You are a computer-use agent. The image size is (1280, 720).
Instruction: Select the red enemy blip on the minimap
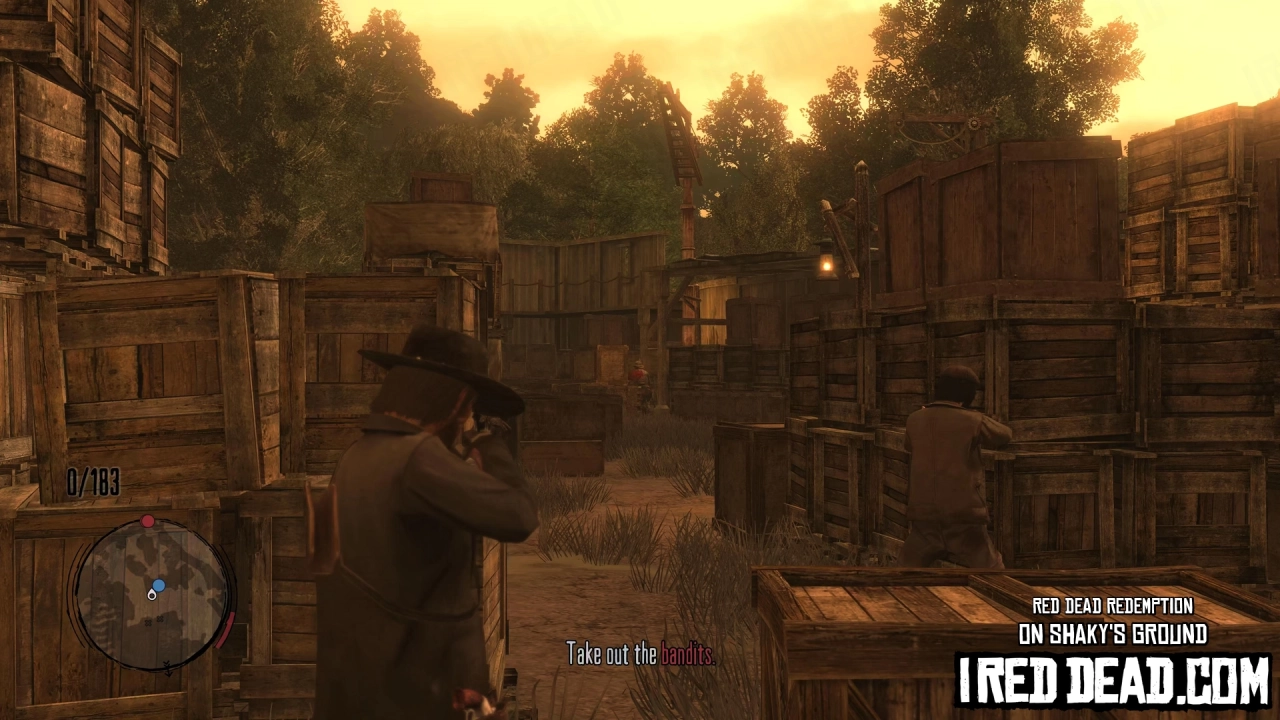147,520
